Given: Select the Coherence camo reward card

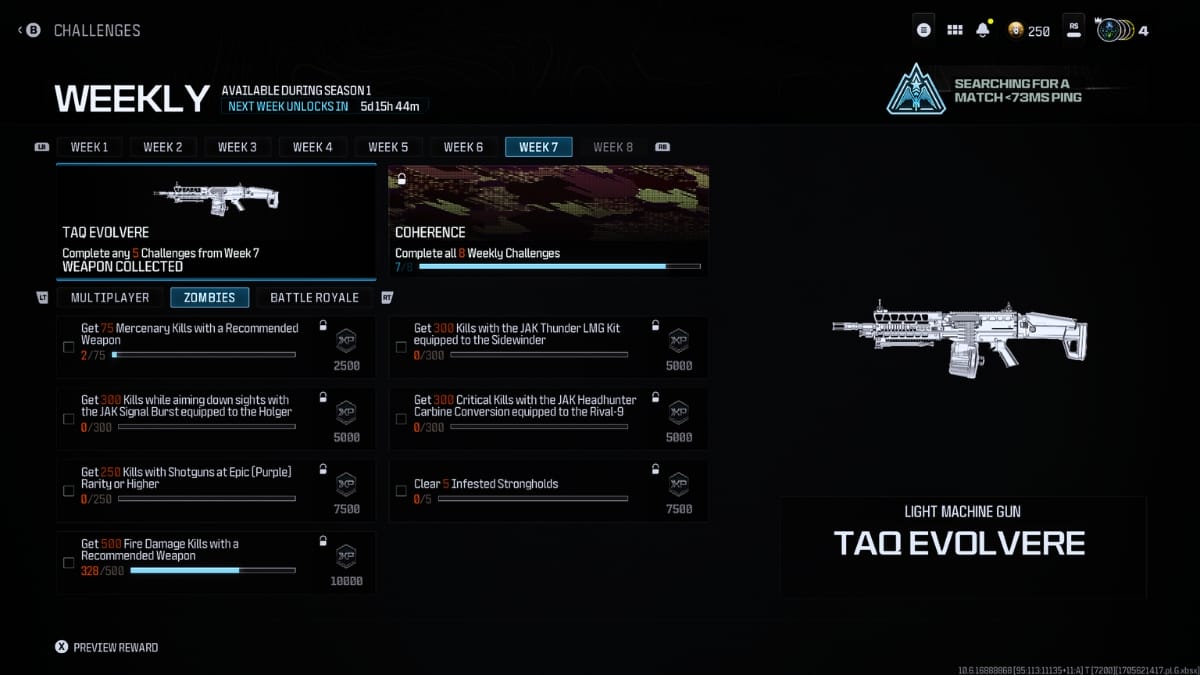Looking at the screenshot, I should tap(548, 221).
